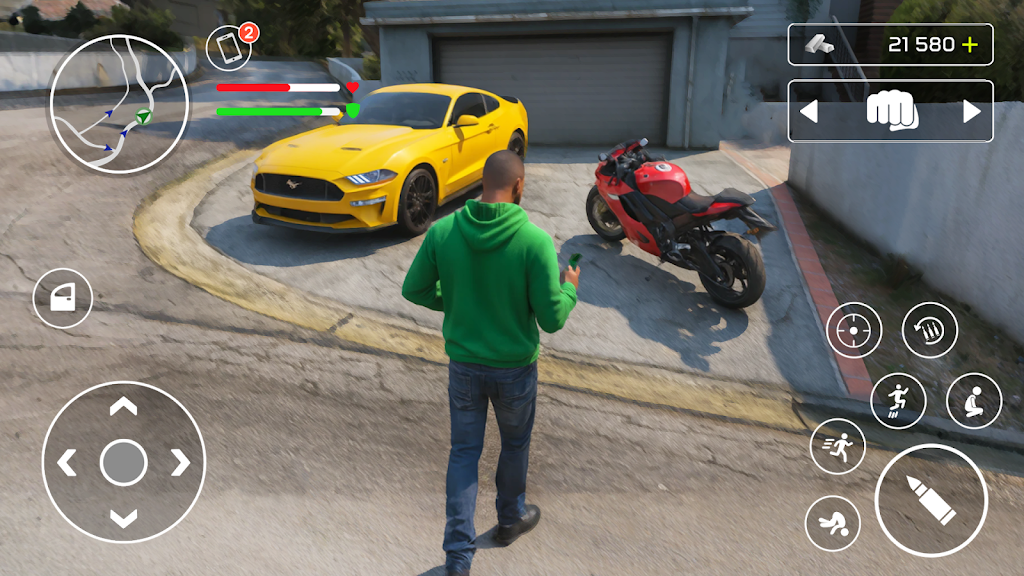This screenshot has height=576, width=1024.
Task: Tap the roll dodge button
Action: click(833, 523)
